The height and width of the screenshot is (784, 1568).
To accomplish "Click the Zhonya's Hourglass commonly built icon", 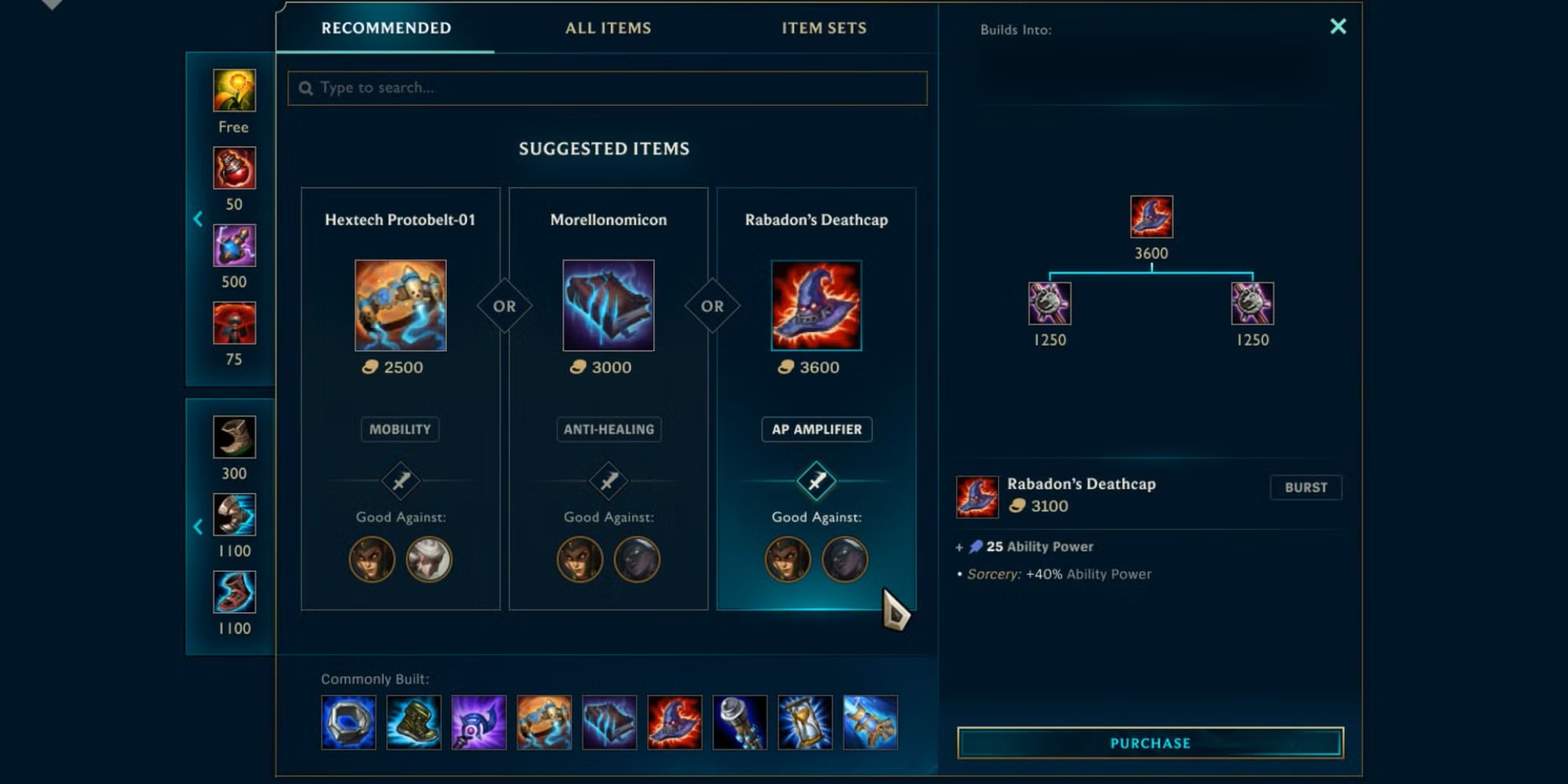I will pos(805,722).
